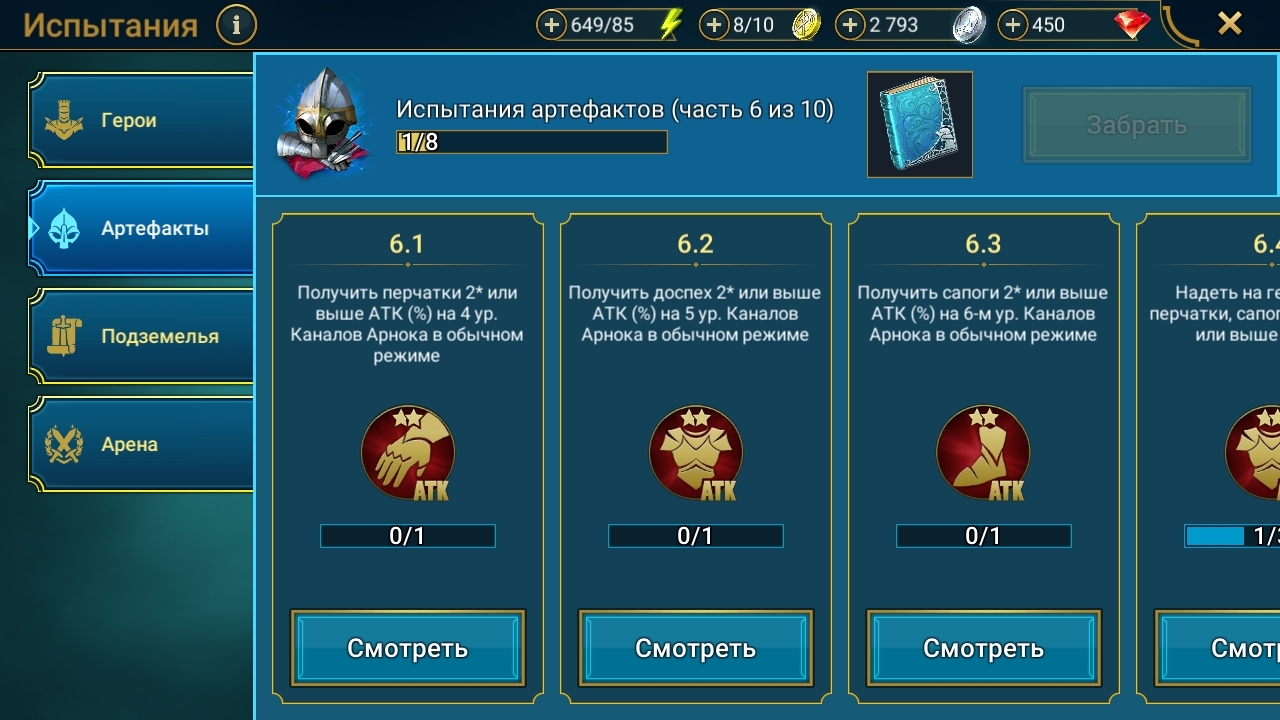Select the chest armor ATK icon in 6.2

(x=695, y=453)
